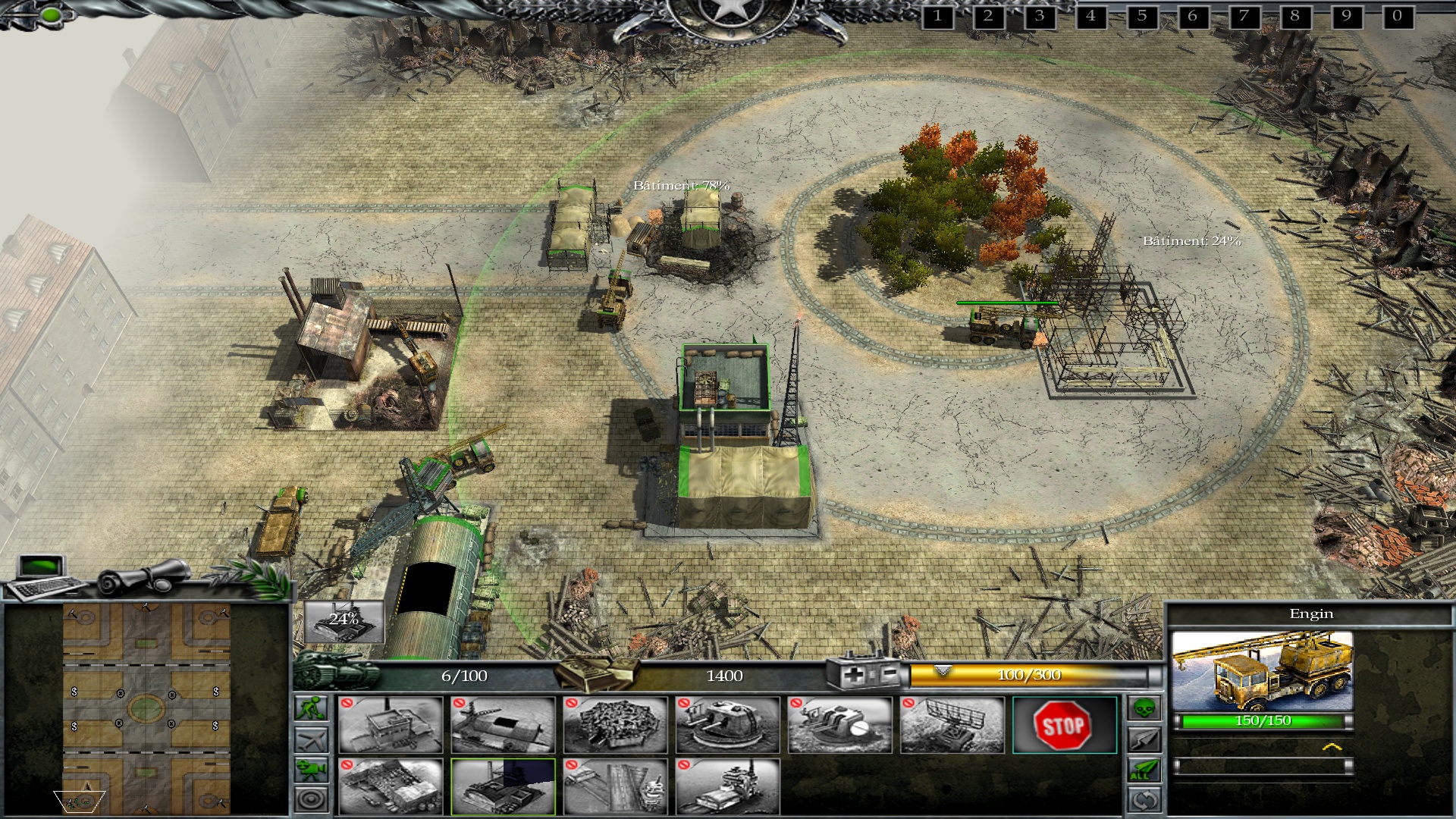Click the circular arrows cycle button
The image size is (1456, 819).
[1144, 799]
